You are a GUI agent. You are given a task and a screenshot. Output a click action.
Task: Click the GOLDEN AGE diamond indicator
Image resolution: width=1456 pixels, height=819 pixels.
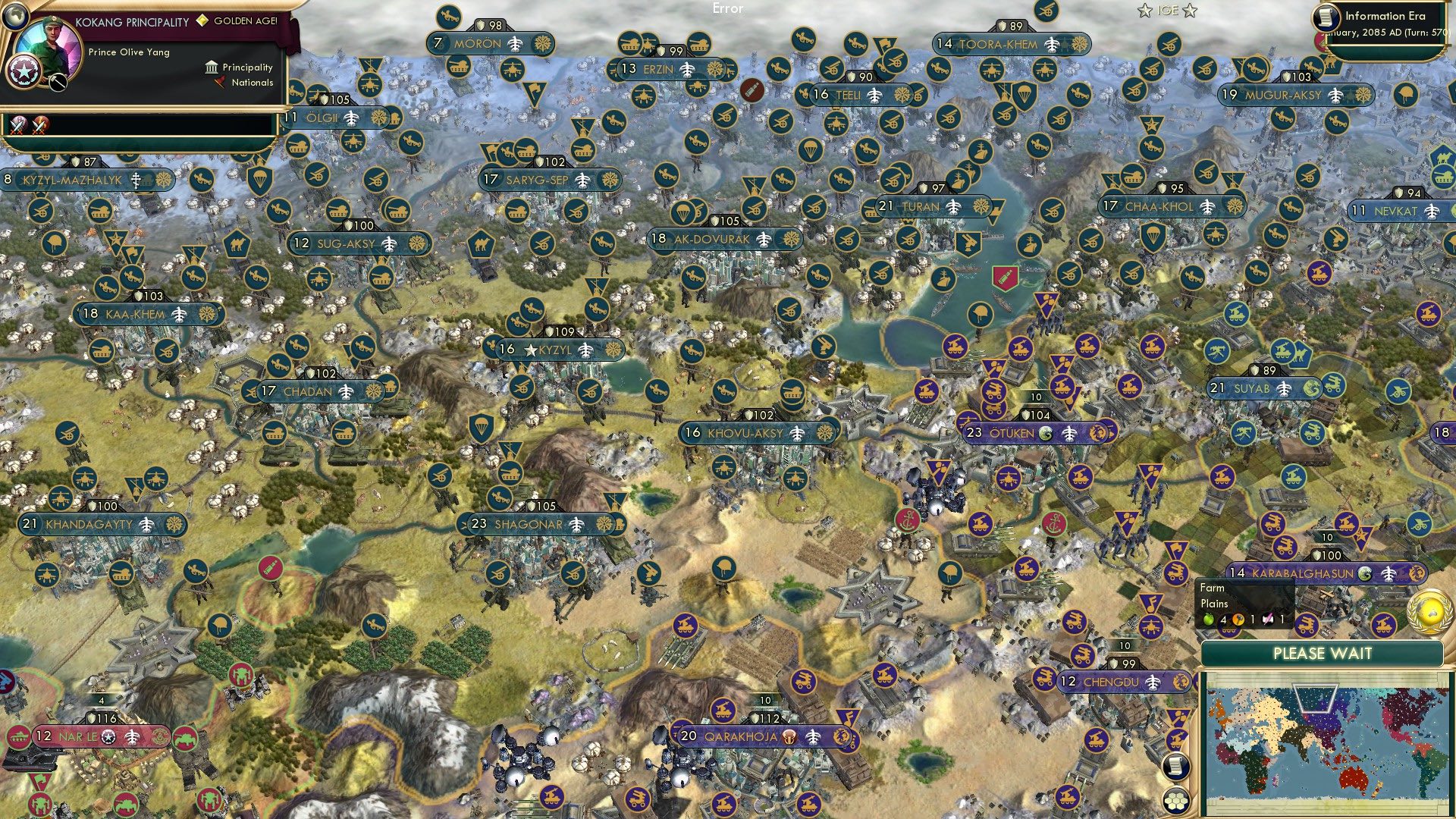202,21
